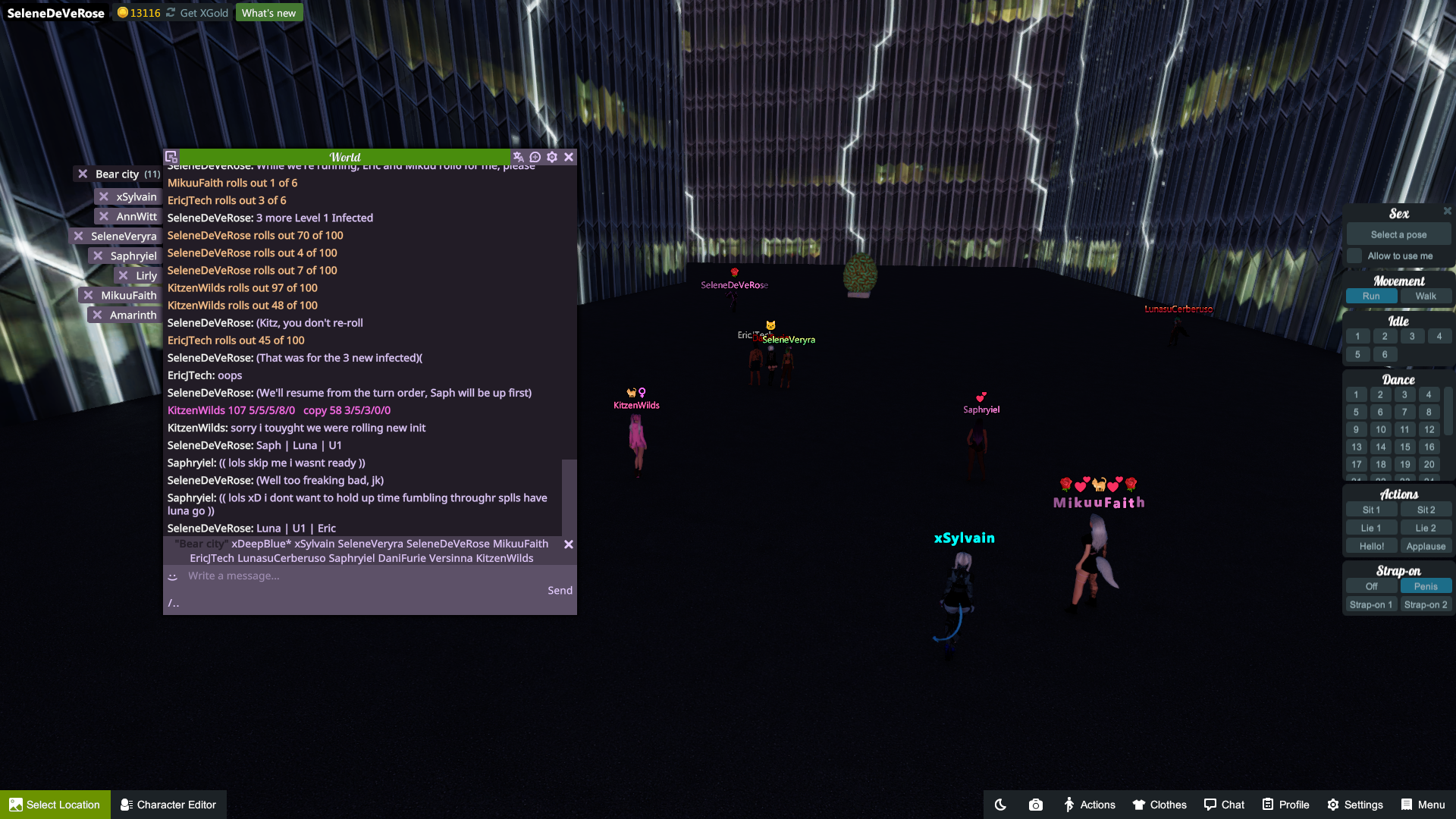
Task: Open the Character Editor
Action: coord(168,805)
